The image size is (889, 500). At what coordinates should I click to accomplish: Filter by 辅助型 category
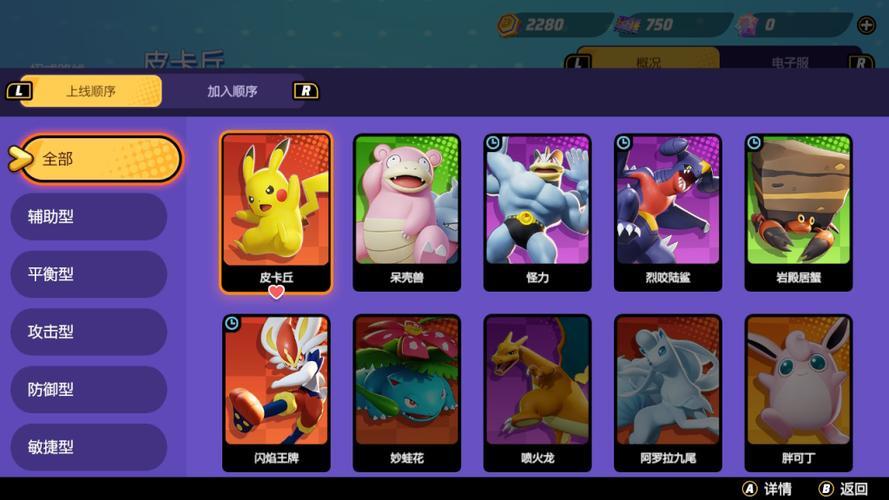tap(88, 216)
